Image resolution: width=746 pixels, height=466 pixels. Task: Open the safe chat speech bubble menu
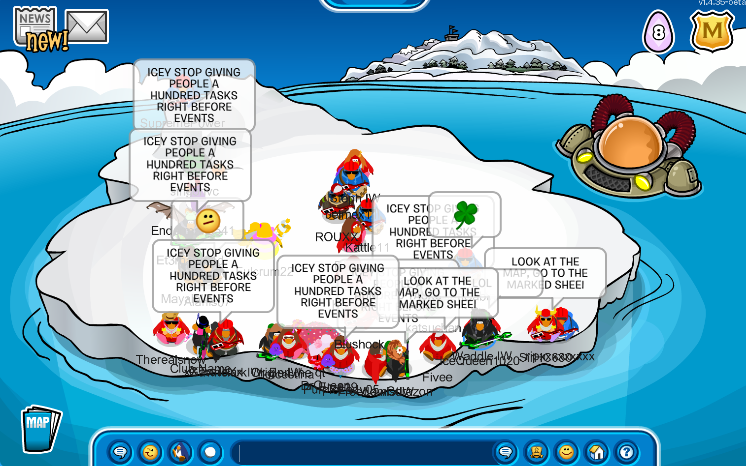coord(120,451)
